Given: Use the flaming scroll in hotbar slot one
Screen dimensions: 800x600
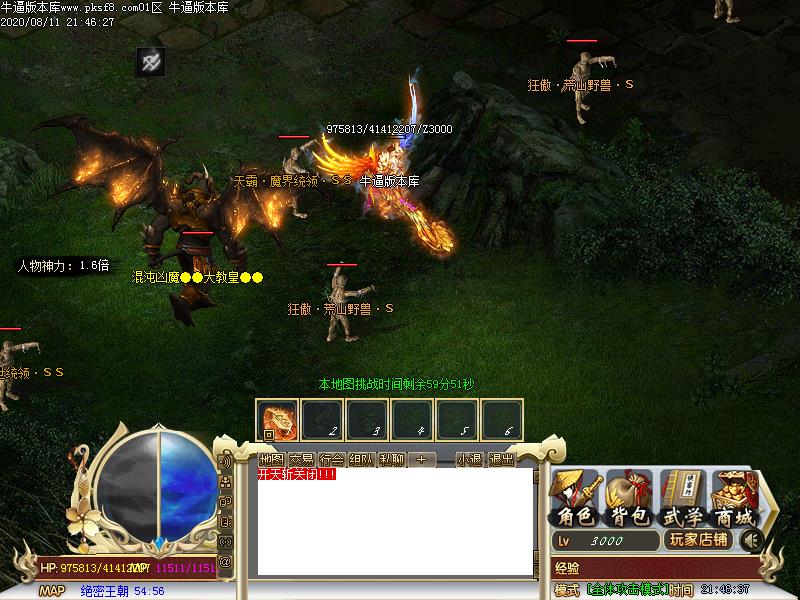Looking at the screenshot, I should coord(276,419).
